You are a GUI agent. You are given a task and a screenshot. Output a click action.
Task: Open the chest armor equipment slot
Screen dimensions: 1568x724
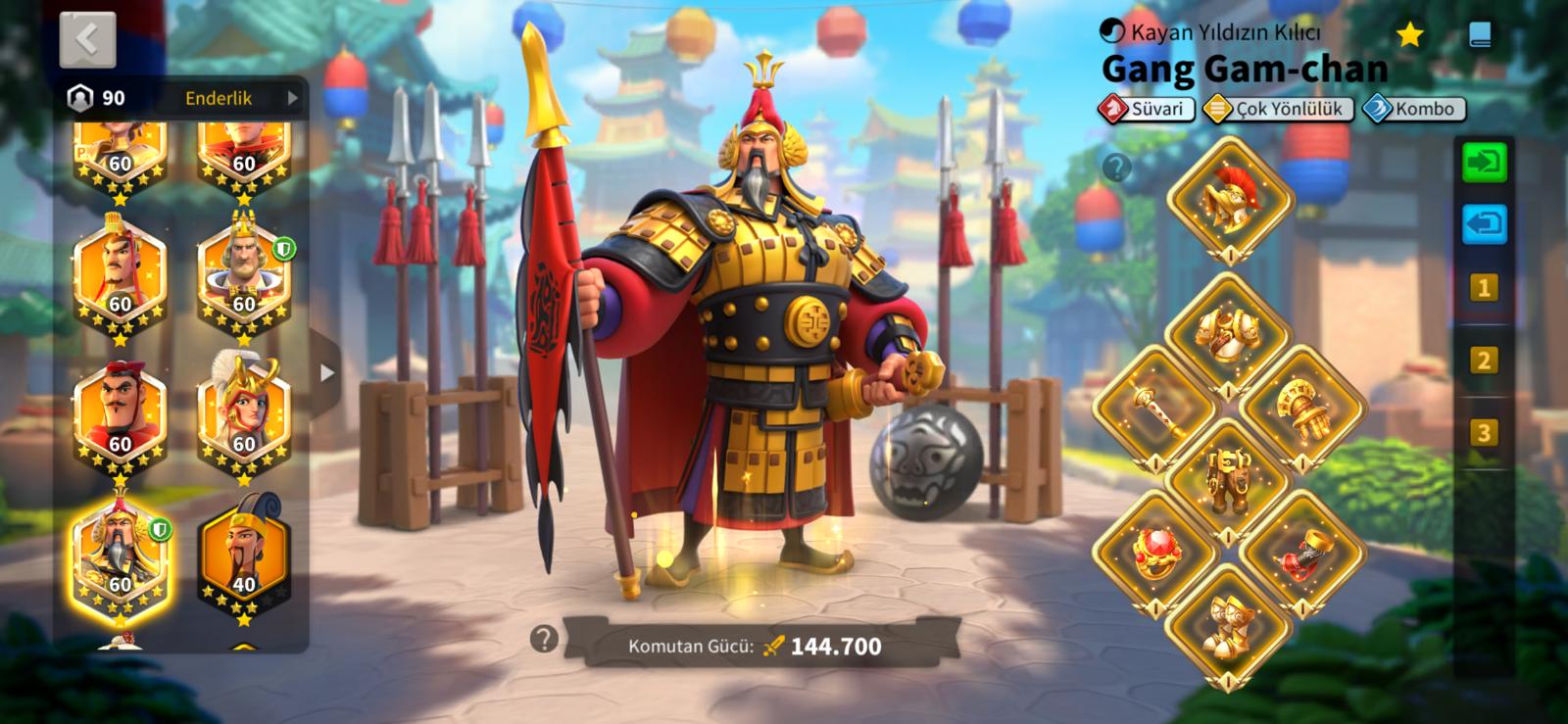1228,336
